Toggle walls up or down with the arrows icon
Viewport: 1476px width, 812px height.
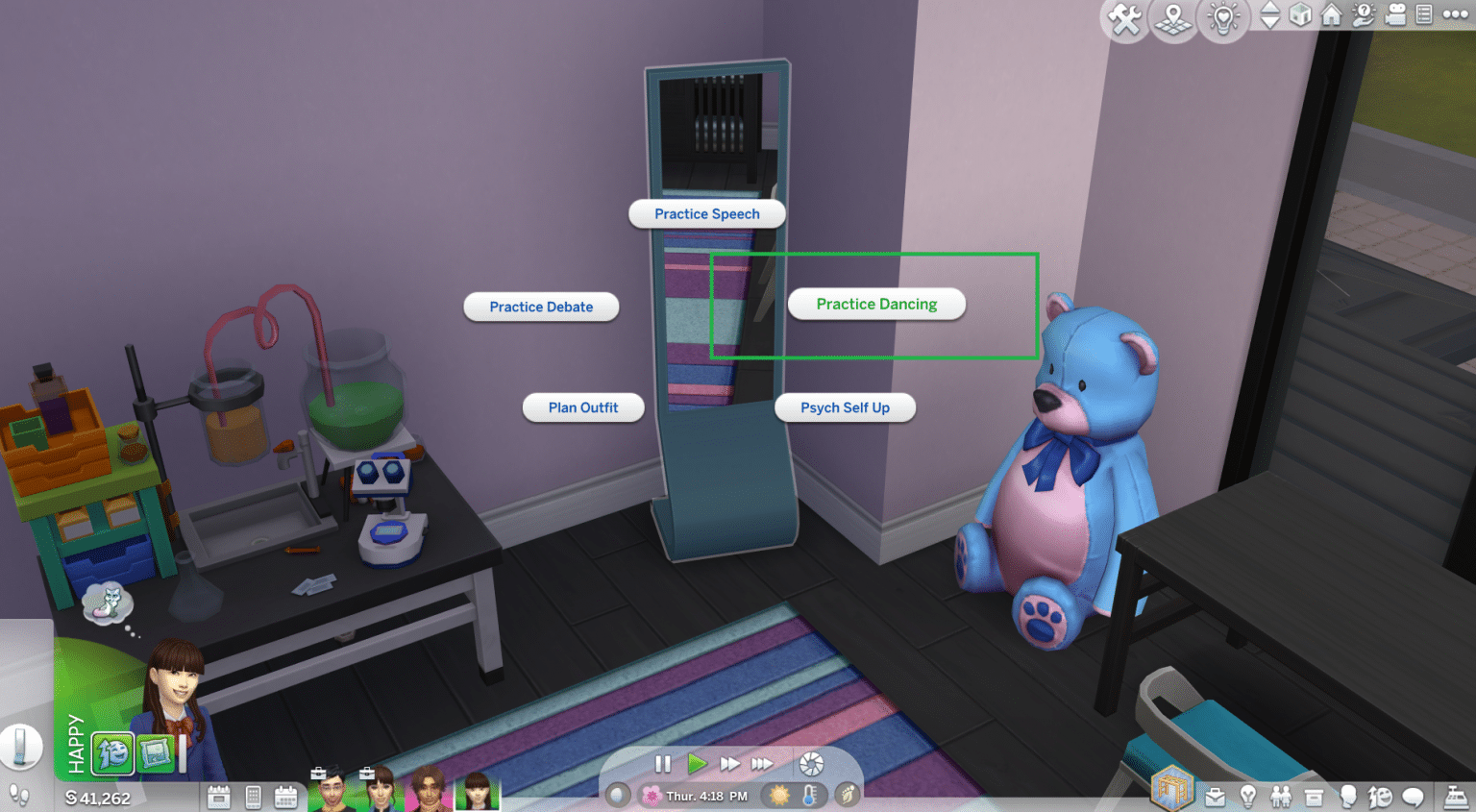point(1269,16)
